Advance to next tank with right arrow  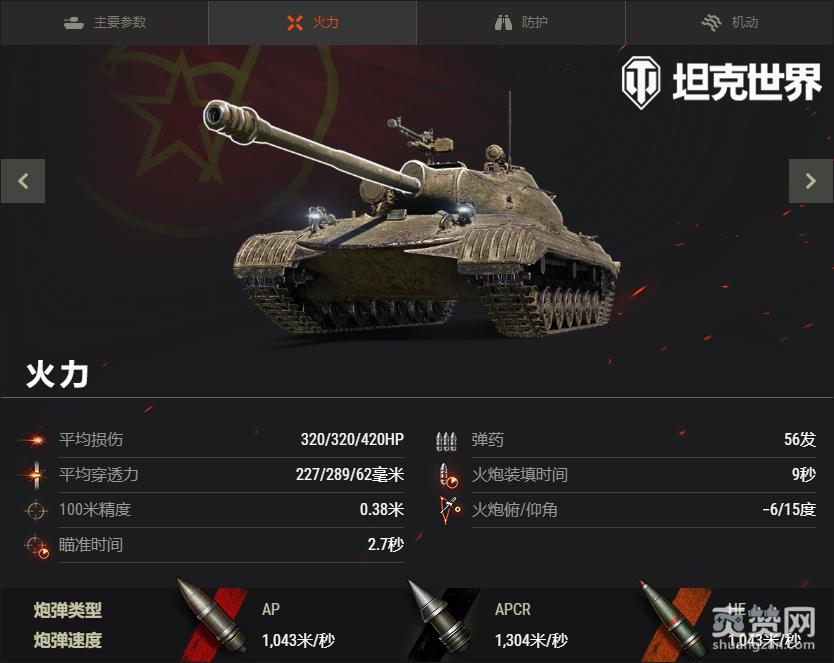[x=810, y=182]
